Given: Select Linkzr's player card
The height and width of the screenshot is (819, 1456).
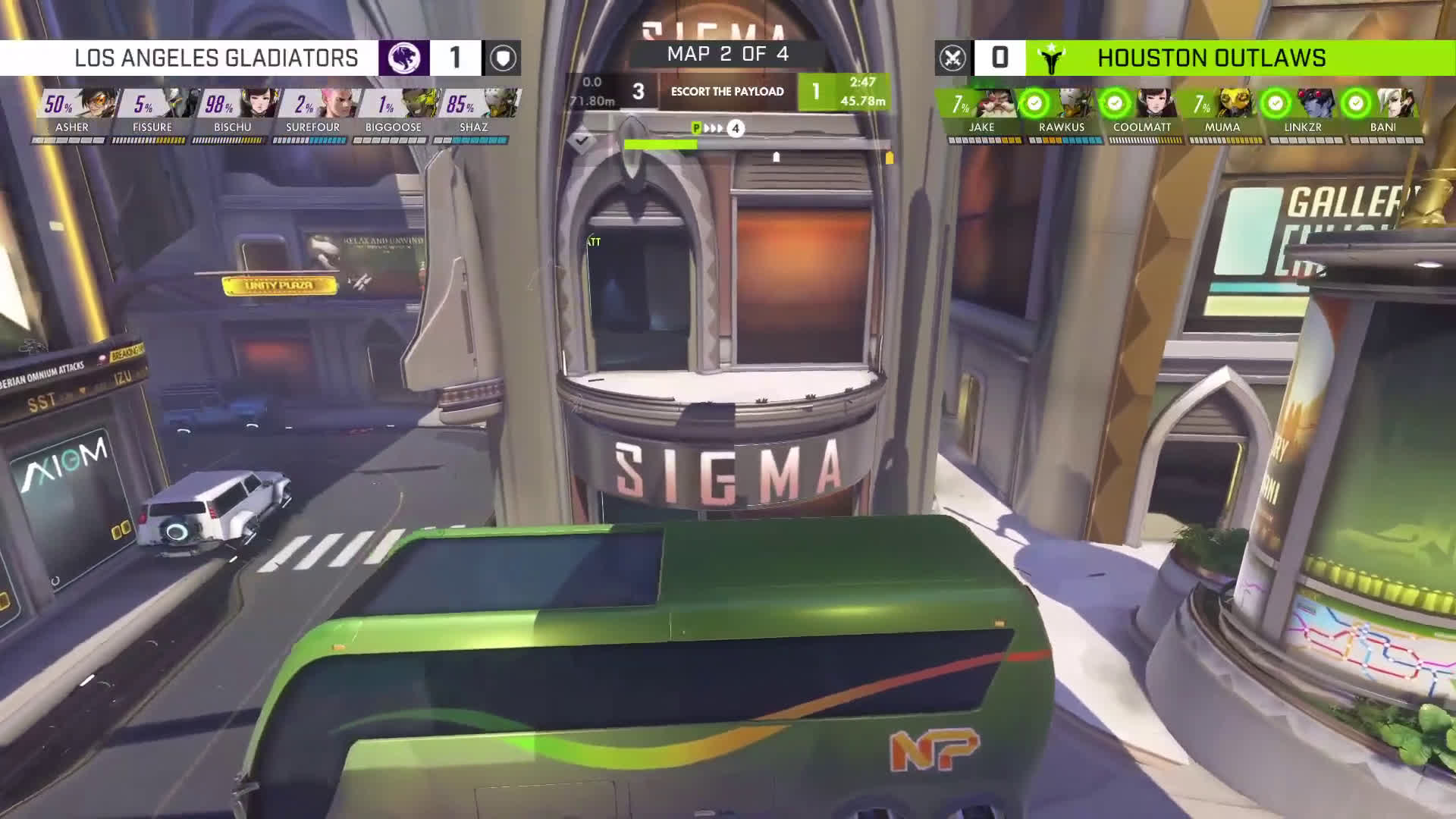Looking at the screenshot, I should point(1303,115).
